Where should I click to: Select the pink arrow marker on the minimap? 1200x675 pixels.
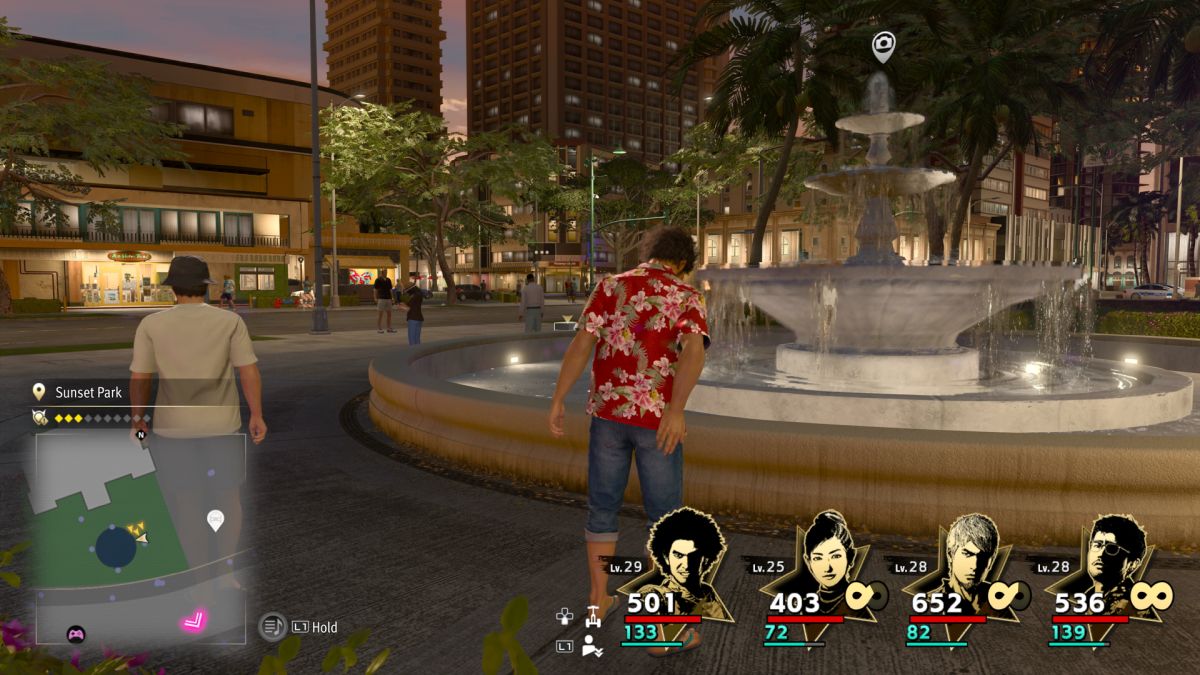[x=194, y=621]
